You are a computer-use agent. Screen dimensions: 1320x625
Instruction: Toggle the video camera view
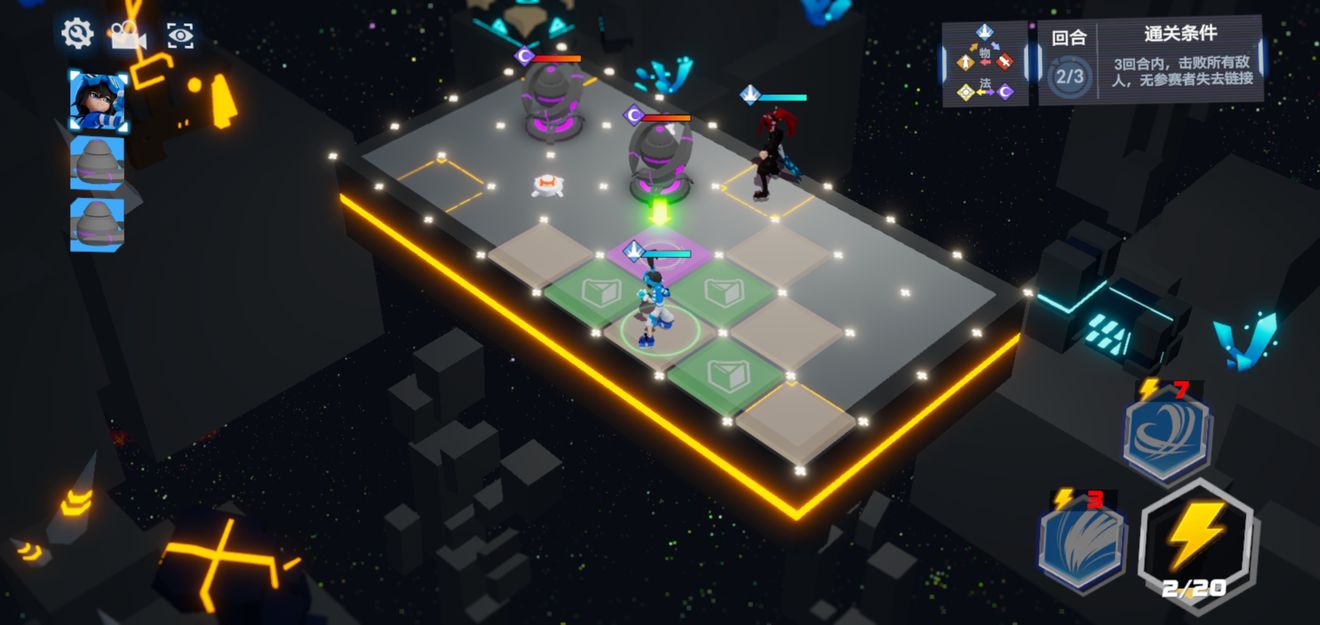pyautogui.click(x=128, y=36)
